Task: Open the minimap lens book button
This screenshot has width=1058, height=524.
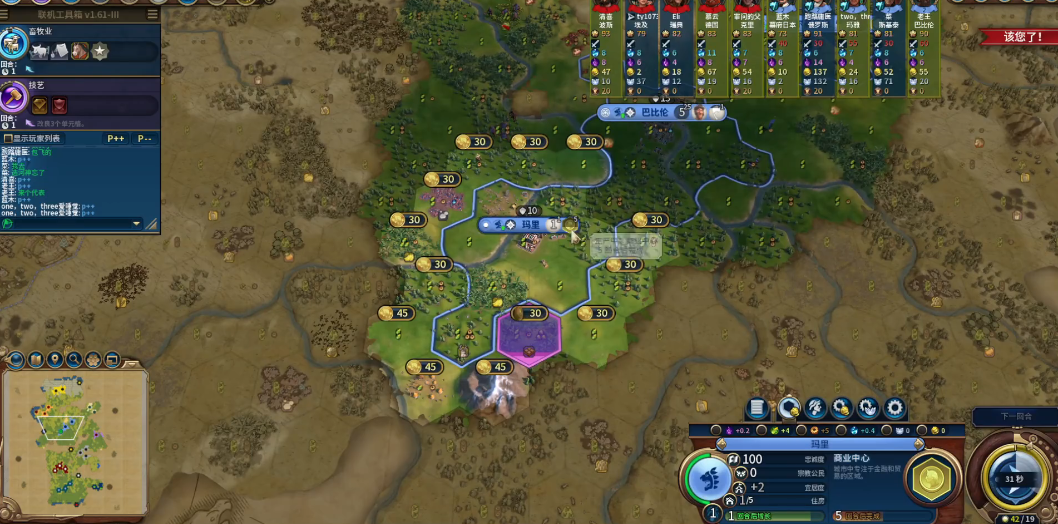Action: (x=35, y=359)
